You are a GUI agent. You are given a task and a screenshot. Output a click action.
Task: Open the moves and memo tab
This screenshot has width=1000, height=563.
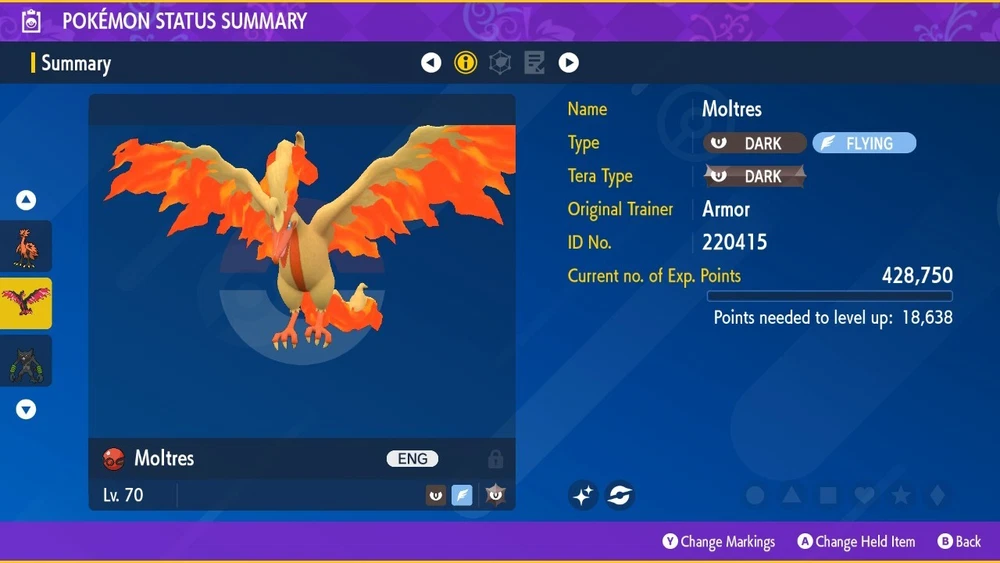pyautogui.click(x=534, y=63)
